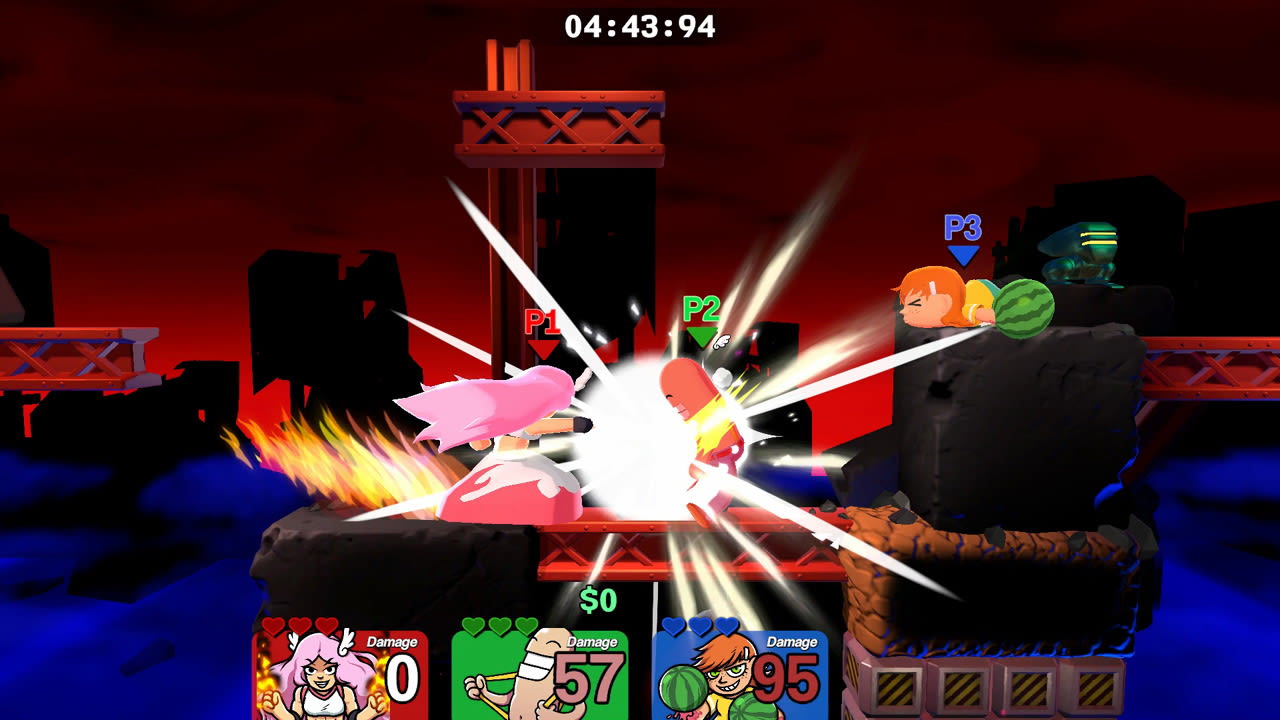Click the teal creature on the upper-right platform
Screen dimensions: 1280x720
click(x=1078, y=252)
